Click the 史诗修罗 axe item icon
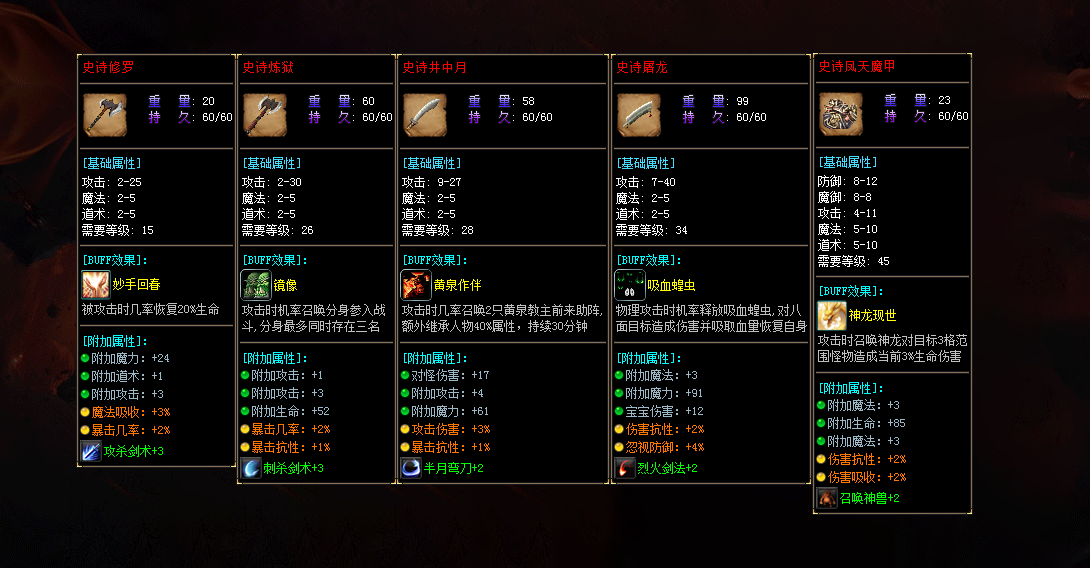This screenshot has height=568, width=1090. 104,112
